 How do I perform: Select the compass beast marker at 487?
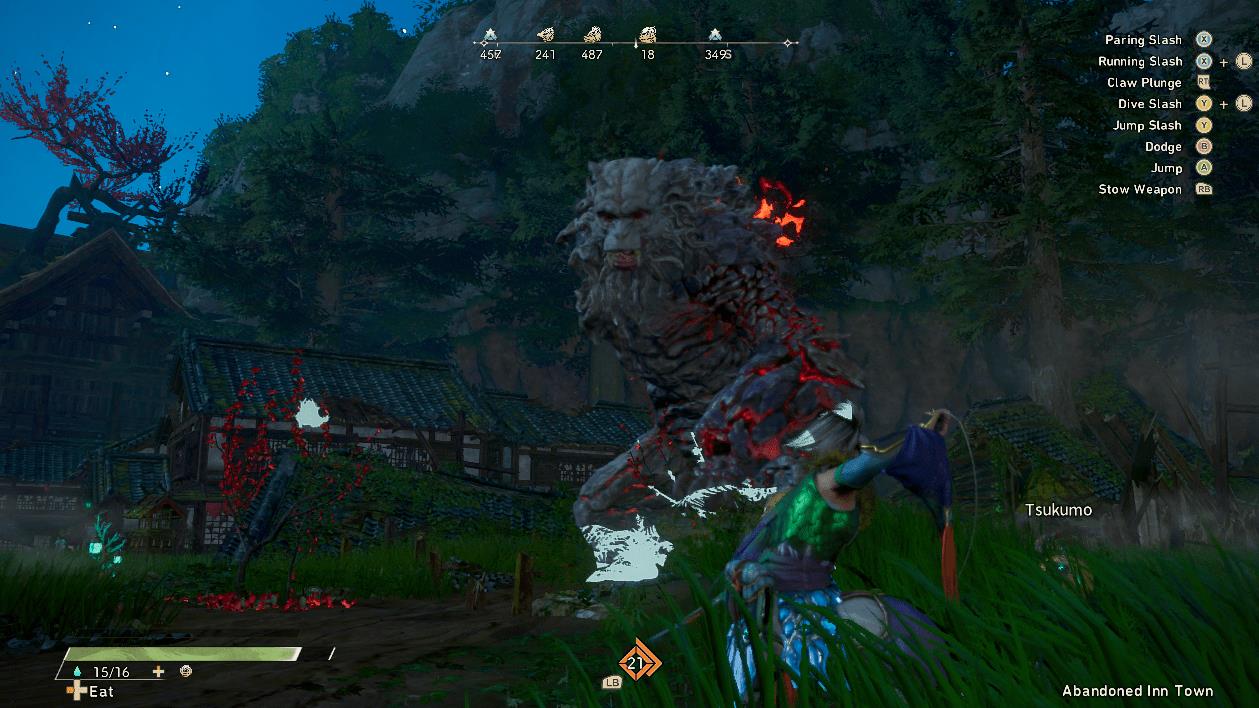592,35
